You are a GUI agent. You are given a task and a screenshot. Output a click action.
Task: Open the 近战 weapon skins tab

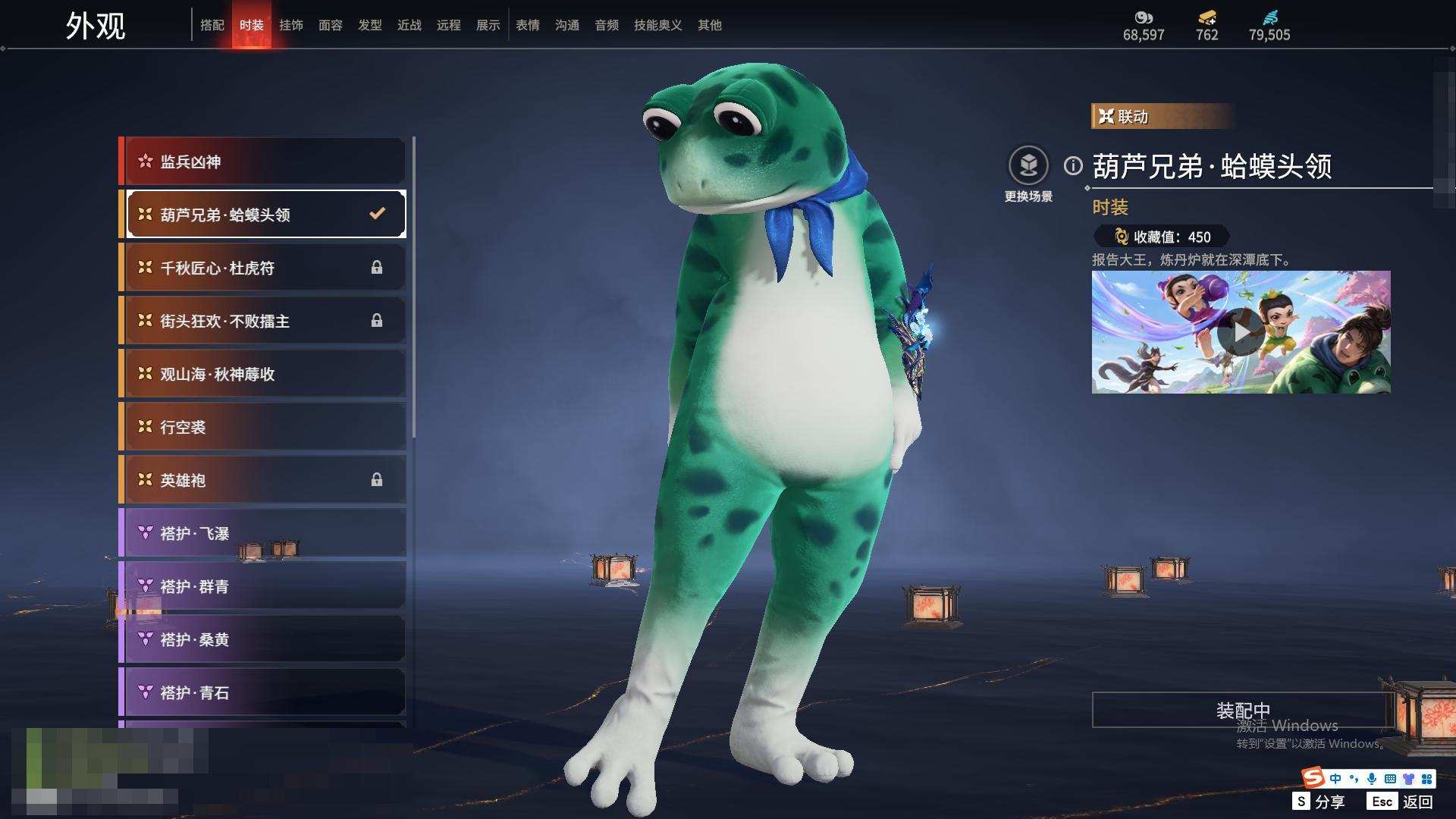click(x=409, y=25)
